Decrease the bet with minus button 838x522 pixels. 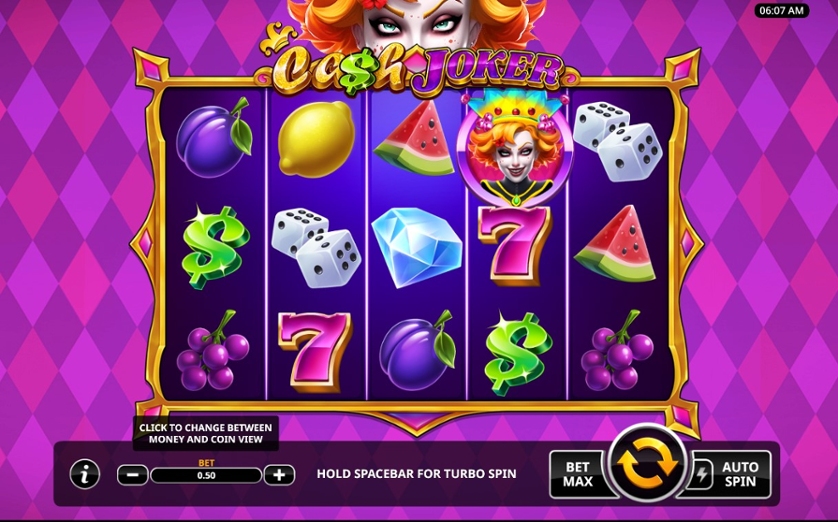coord(132,475)
